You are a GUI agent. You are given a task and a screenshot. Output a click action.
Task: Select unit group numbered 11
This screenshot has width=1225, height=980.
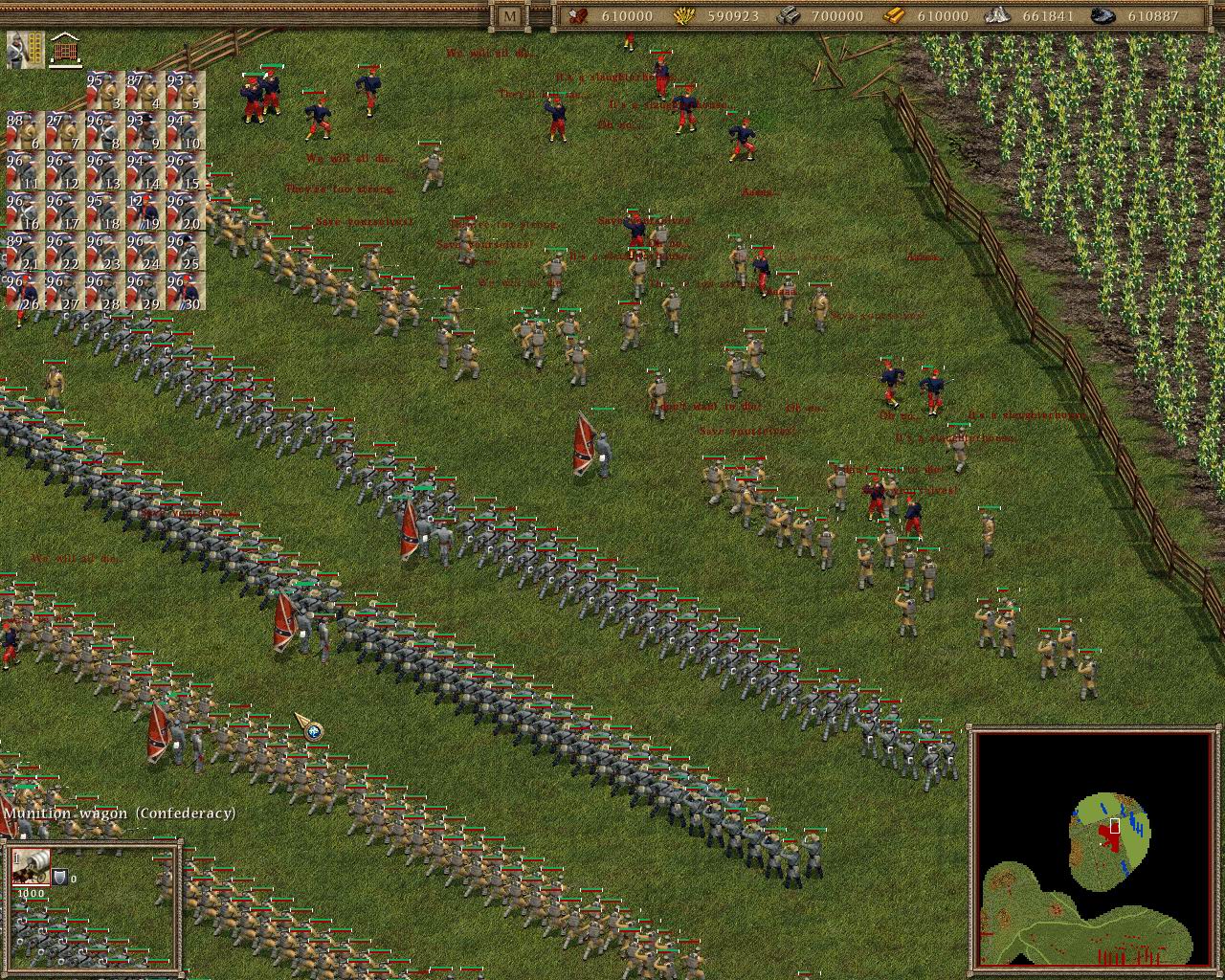click(25, 169)
